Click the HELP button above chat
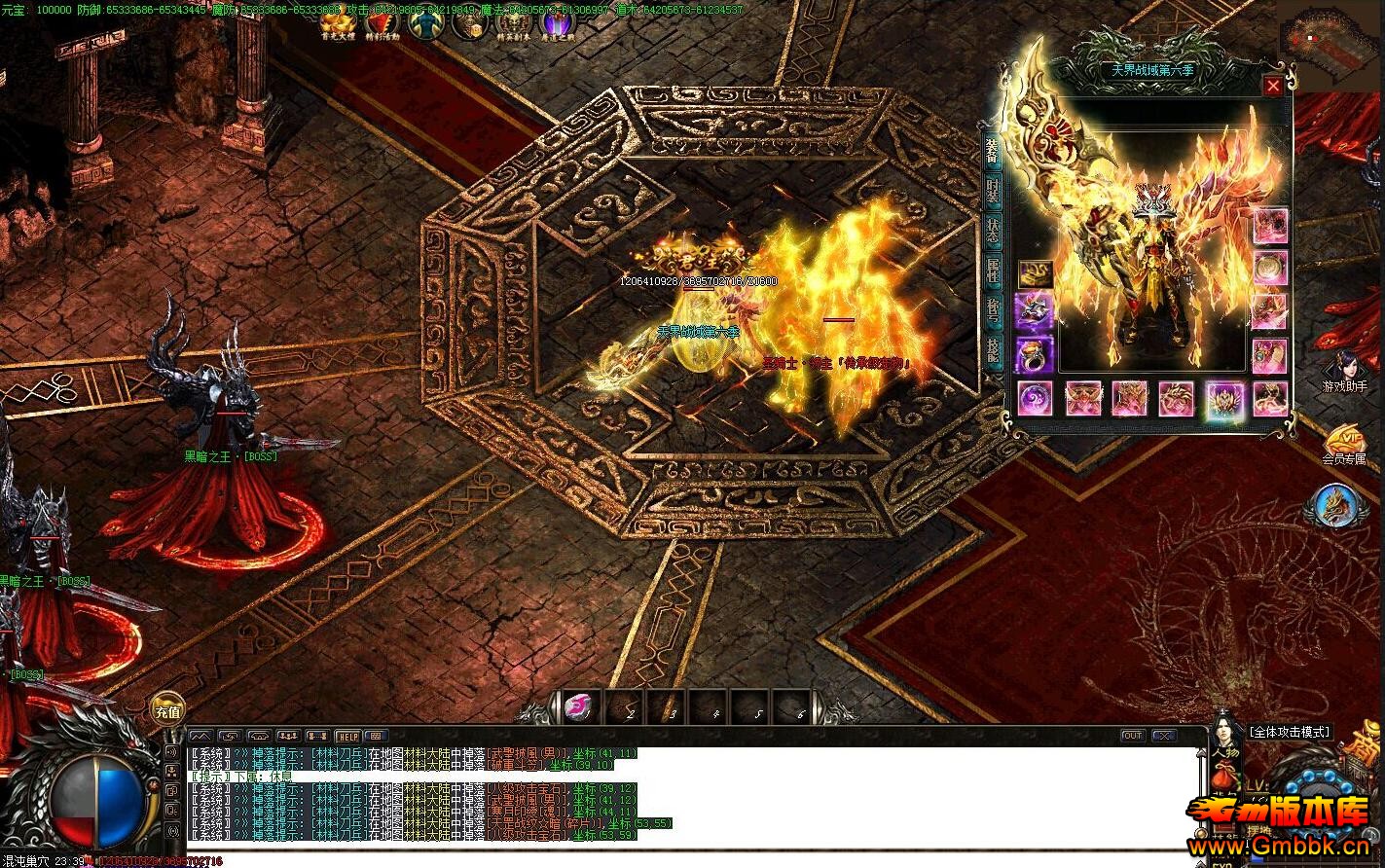This screenshot has height=868, width=1385. (347, 737)
